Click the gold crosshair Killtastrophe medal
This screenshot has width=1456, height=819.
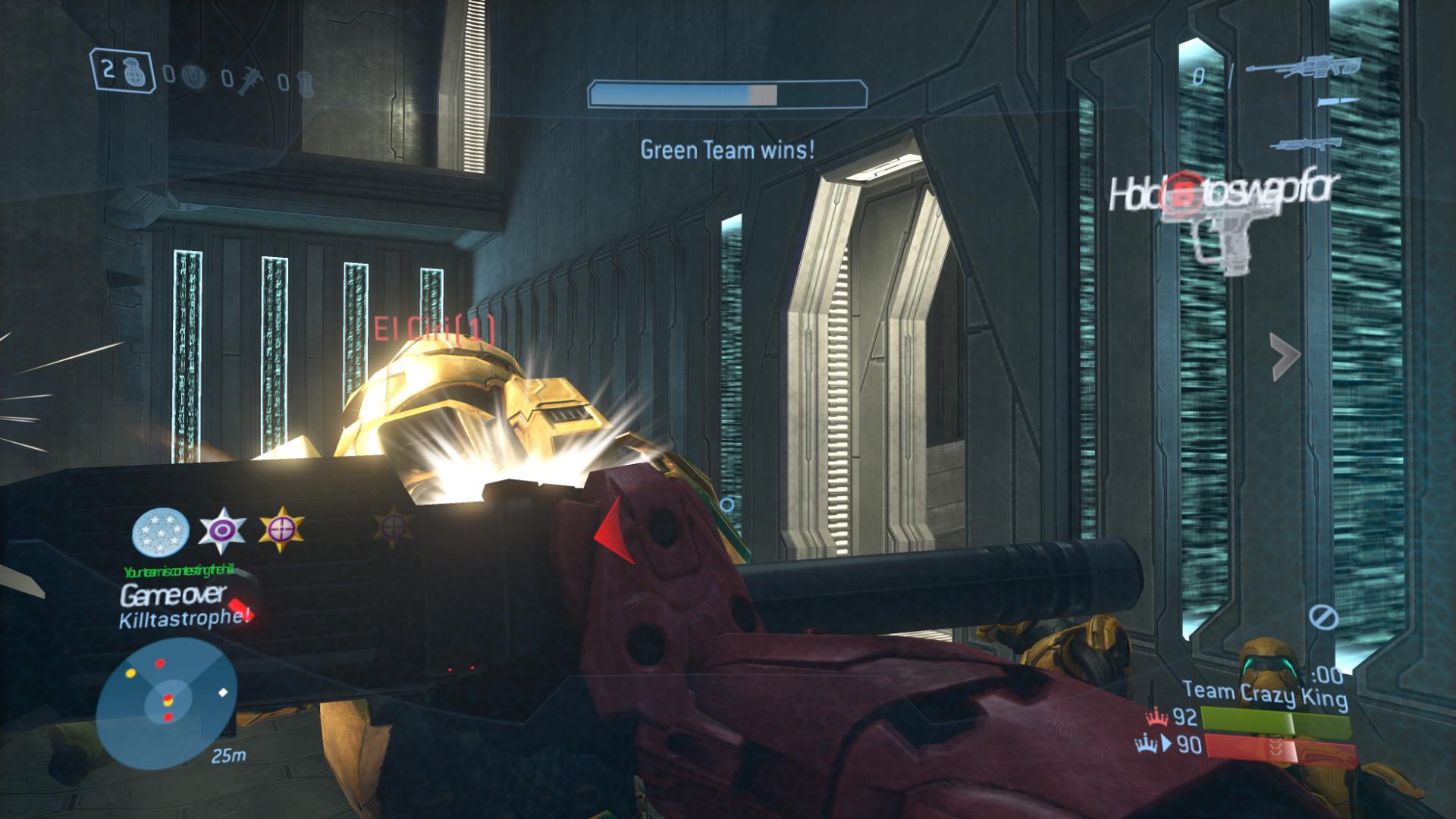[x=282, y=529]
